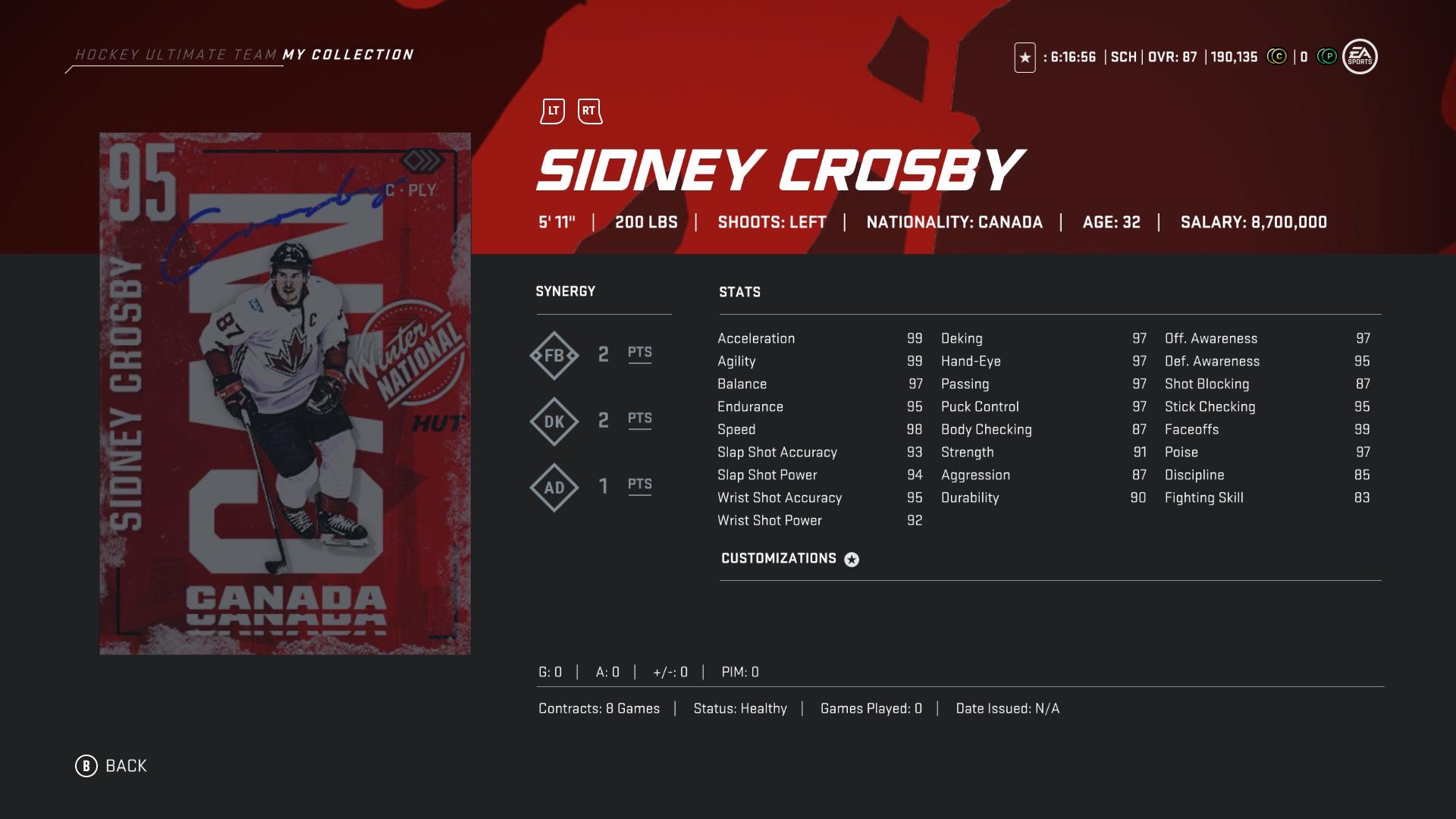Click the gold coins currency icon
Screen dimensions: 1456x819
click(x=1277, y=55)
